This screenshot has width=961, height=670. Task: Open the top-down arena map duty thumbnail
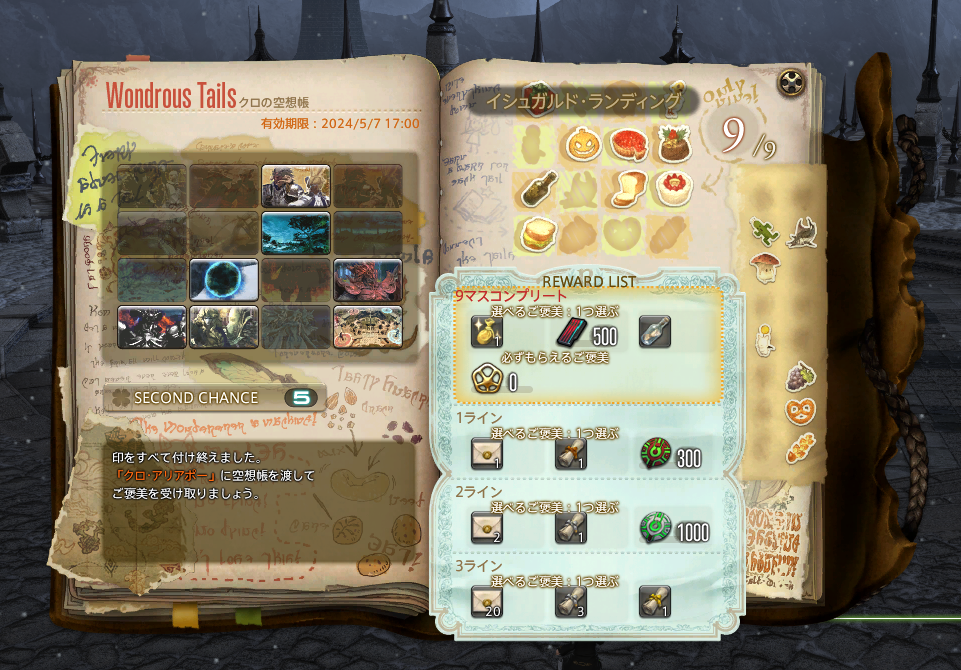coord(368,326)
